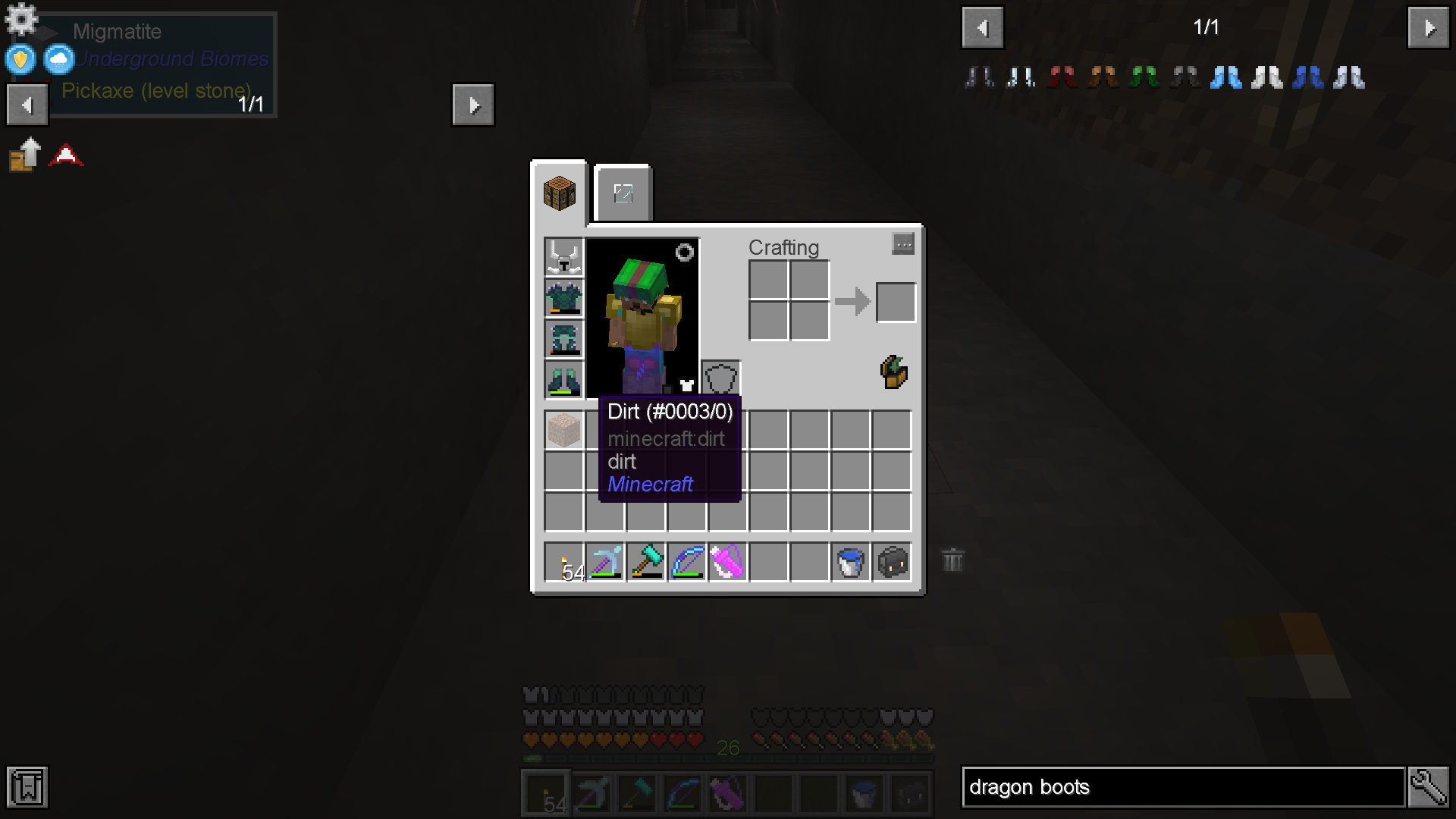Click the dragon boots search field

pos(1183,787)
